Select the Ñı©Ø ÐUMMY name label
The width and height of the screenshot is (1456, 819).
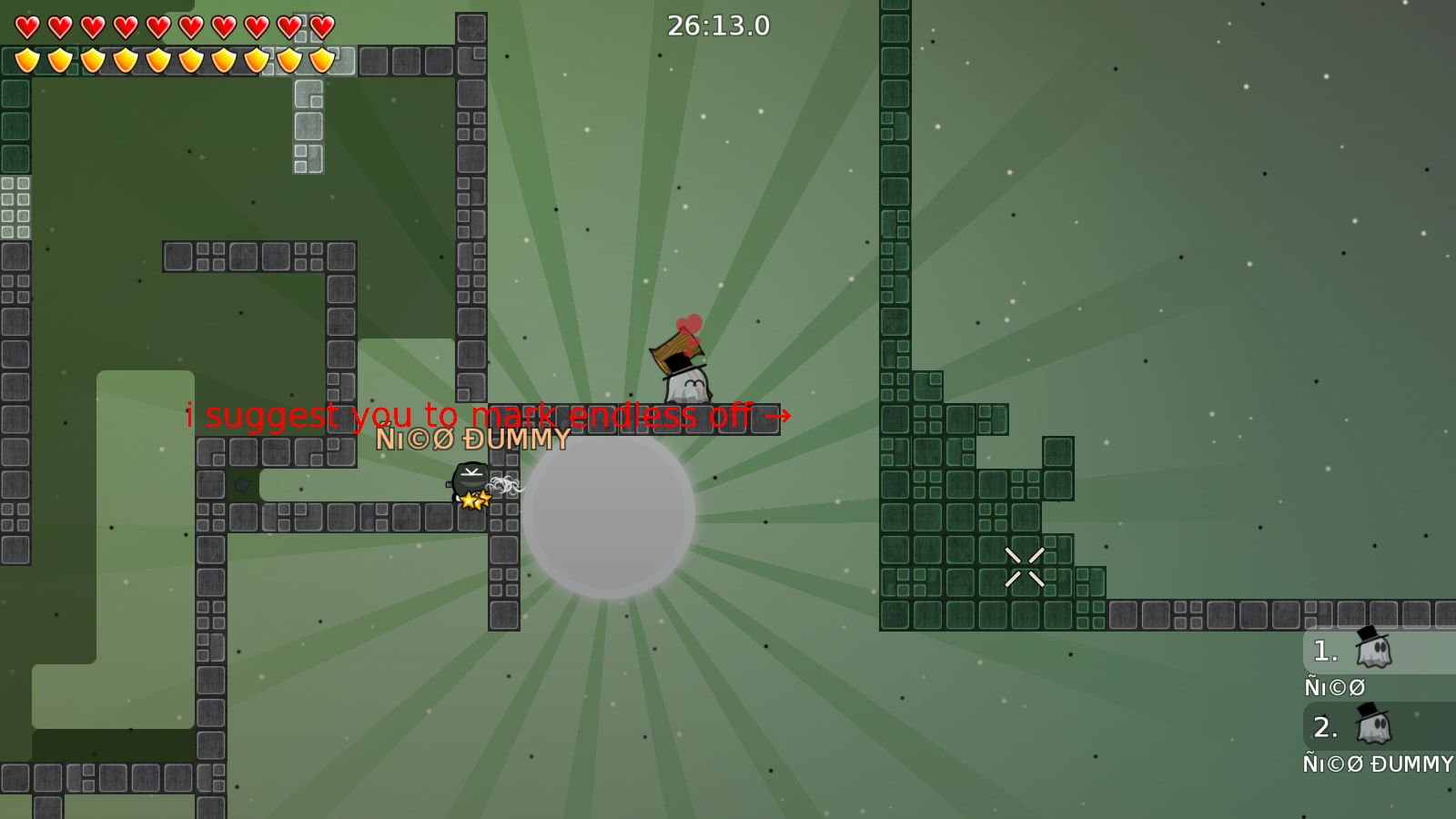[473, 440]
